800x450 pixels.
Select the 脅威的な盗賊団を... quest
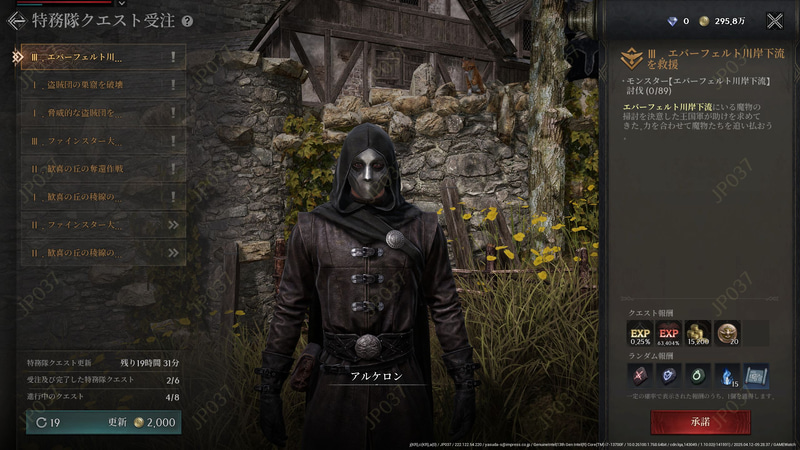100,113
